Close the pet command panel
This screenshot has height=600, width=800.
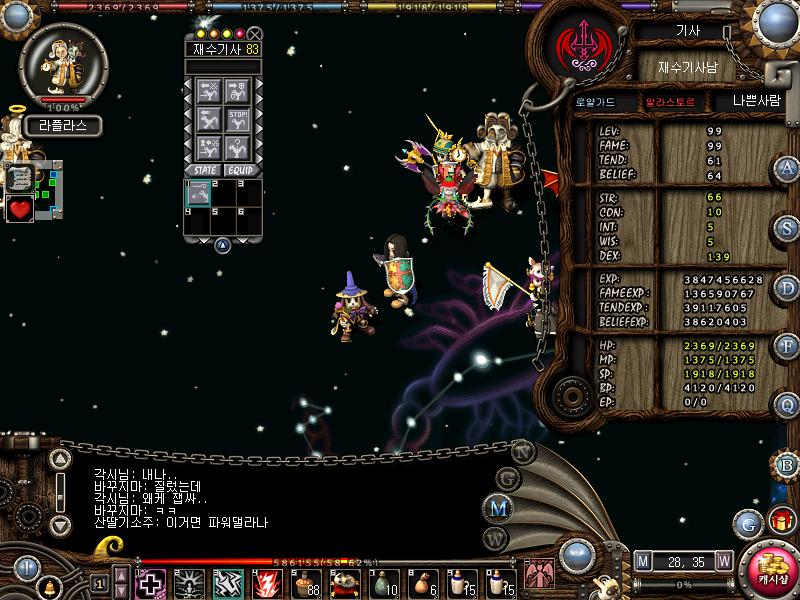(255, 34)
